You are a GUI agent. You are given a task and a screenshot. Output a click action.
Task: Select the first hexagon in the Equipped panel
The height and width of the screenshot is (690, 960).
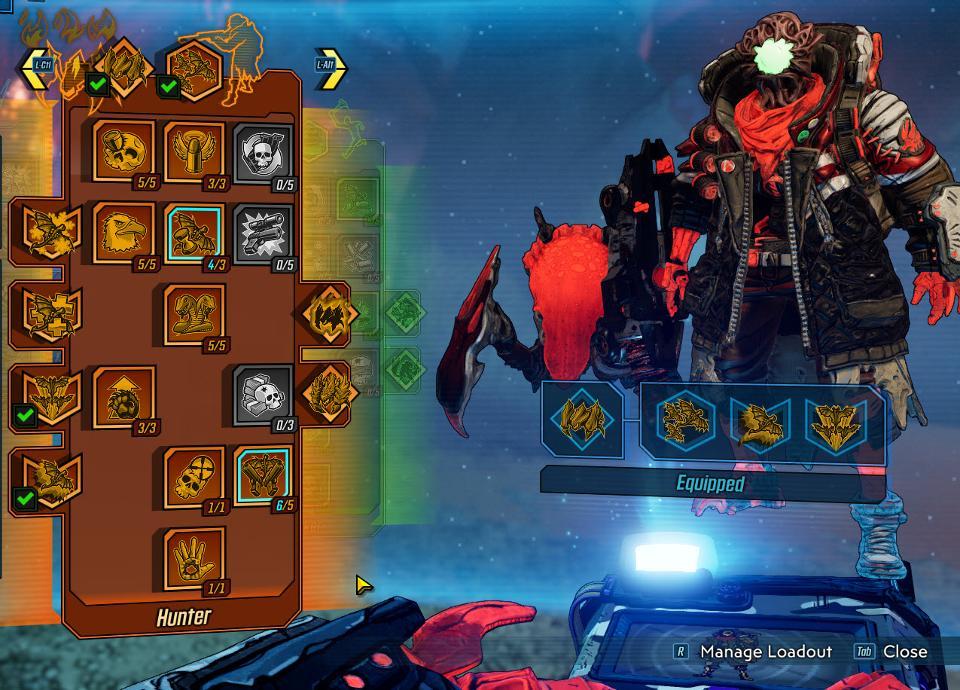pyautogui.click(x=685, y=420)
